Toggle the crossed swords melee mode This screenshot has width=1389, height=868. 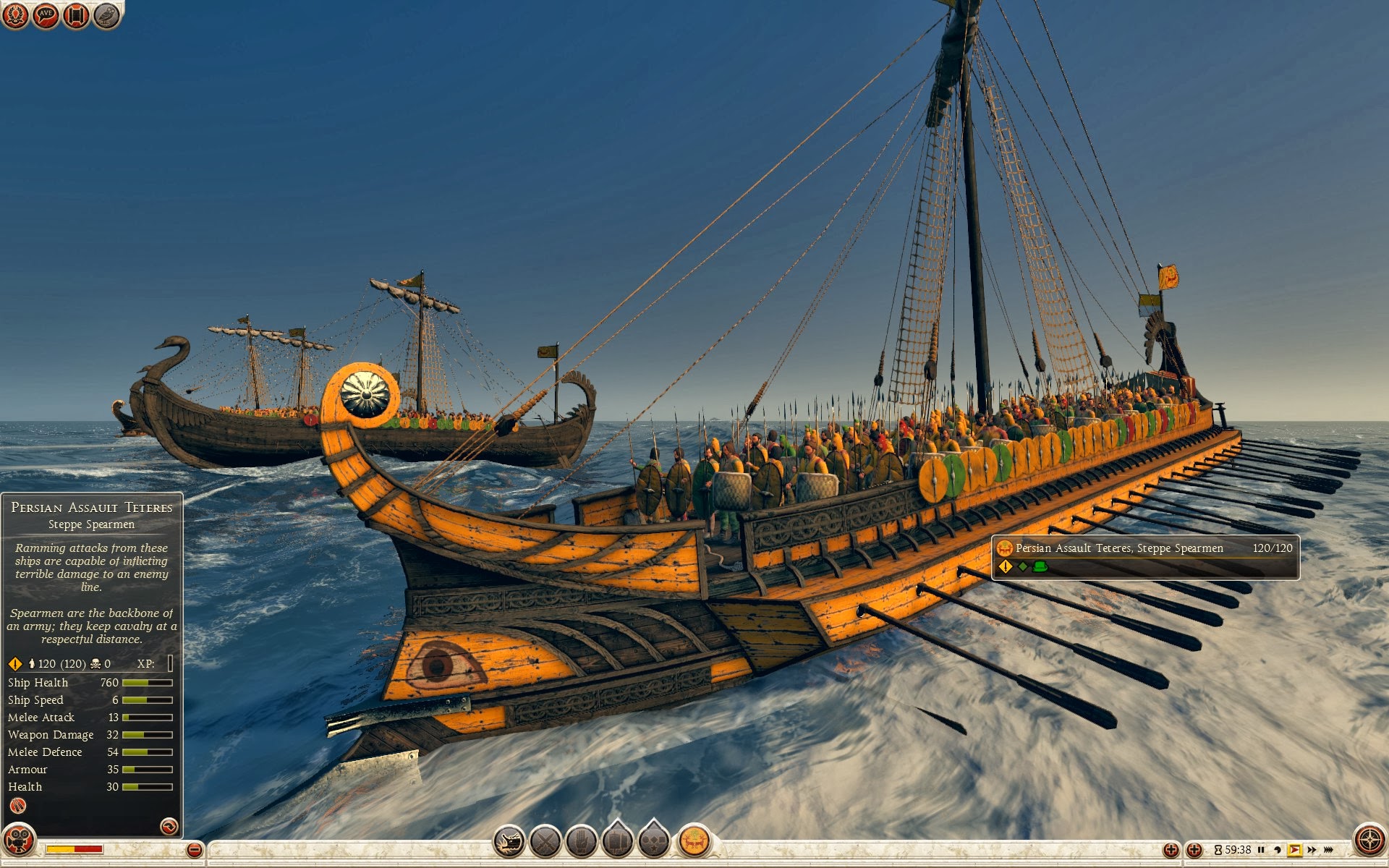(x=545, y=841)
